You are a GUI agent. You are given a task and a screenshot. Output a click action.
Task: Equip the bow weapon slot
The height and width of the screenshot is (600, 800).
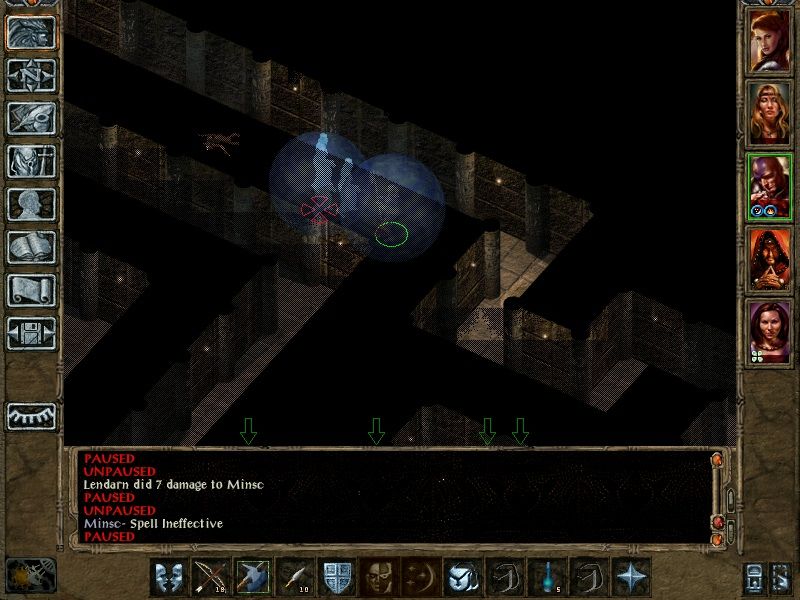click(208, 577)
